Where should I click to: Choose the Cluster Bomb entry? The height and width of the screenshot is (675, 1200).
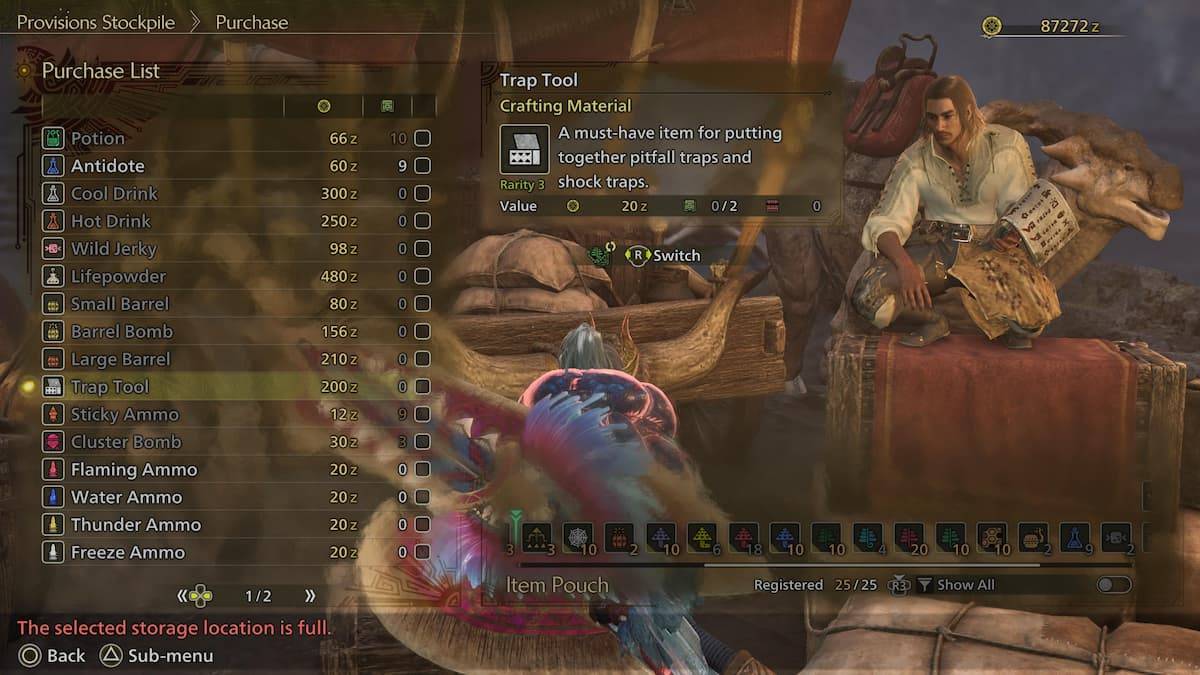pyautogui.click(x=126, y=442)
